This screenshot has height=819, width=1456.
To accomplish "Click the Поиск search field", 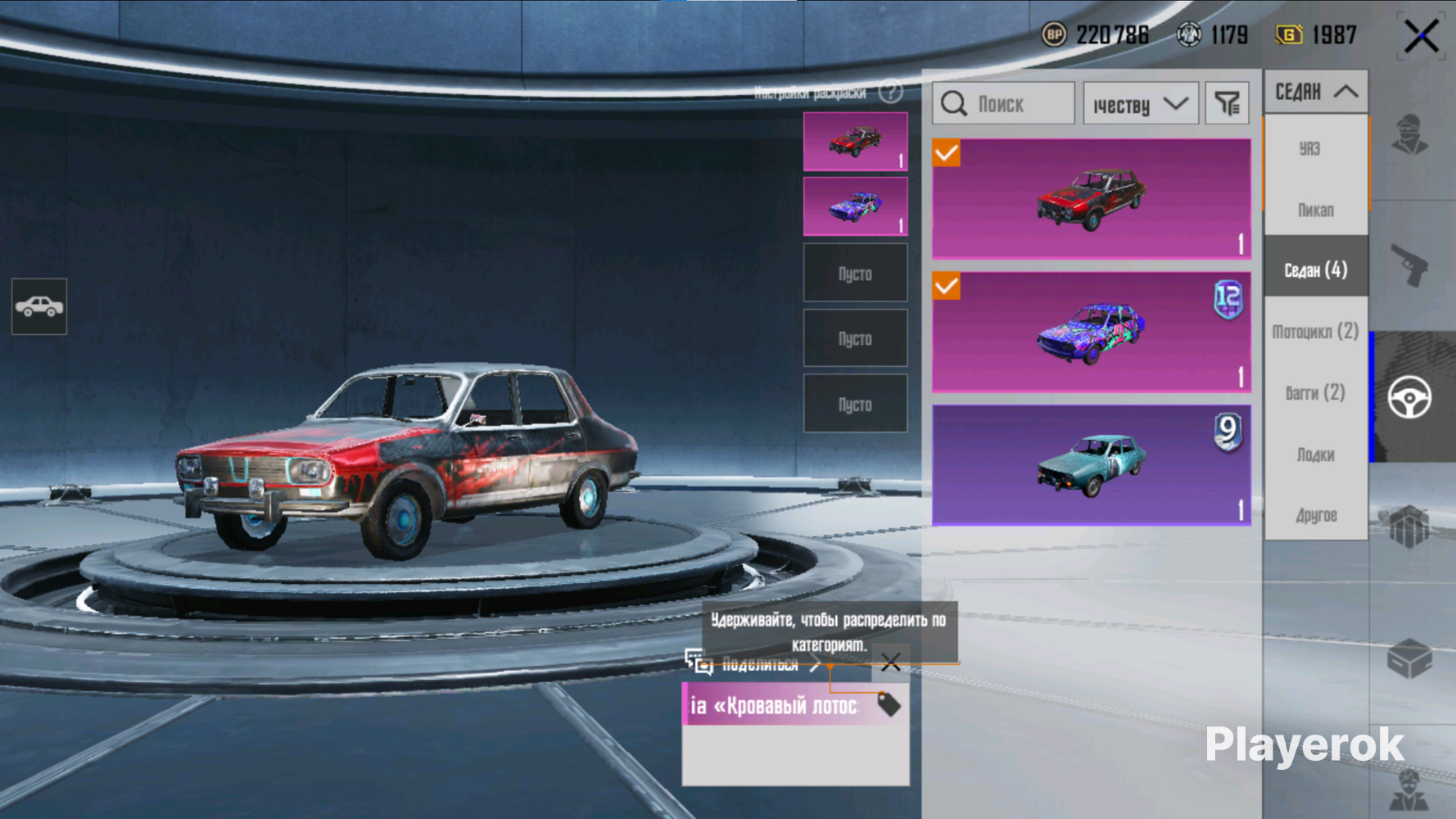I will coord(1003,104).
